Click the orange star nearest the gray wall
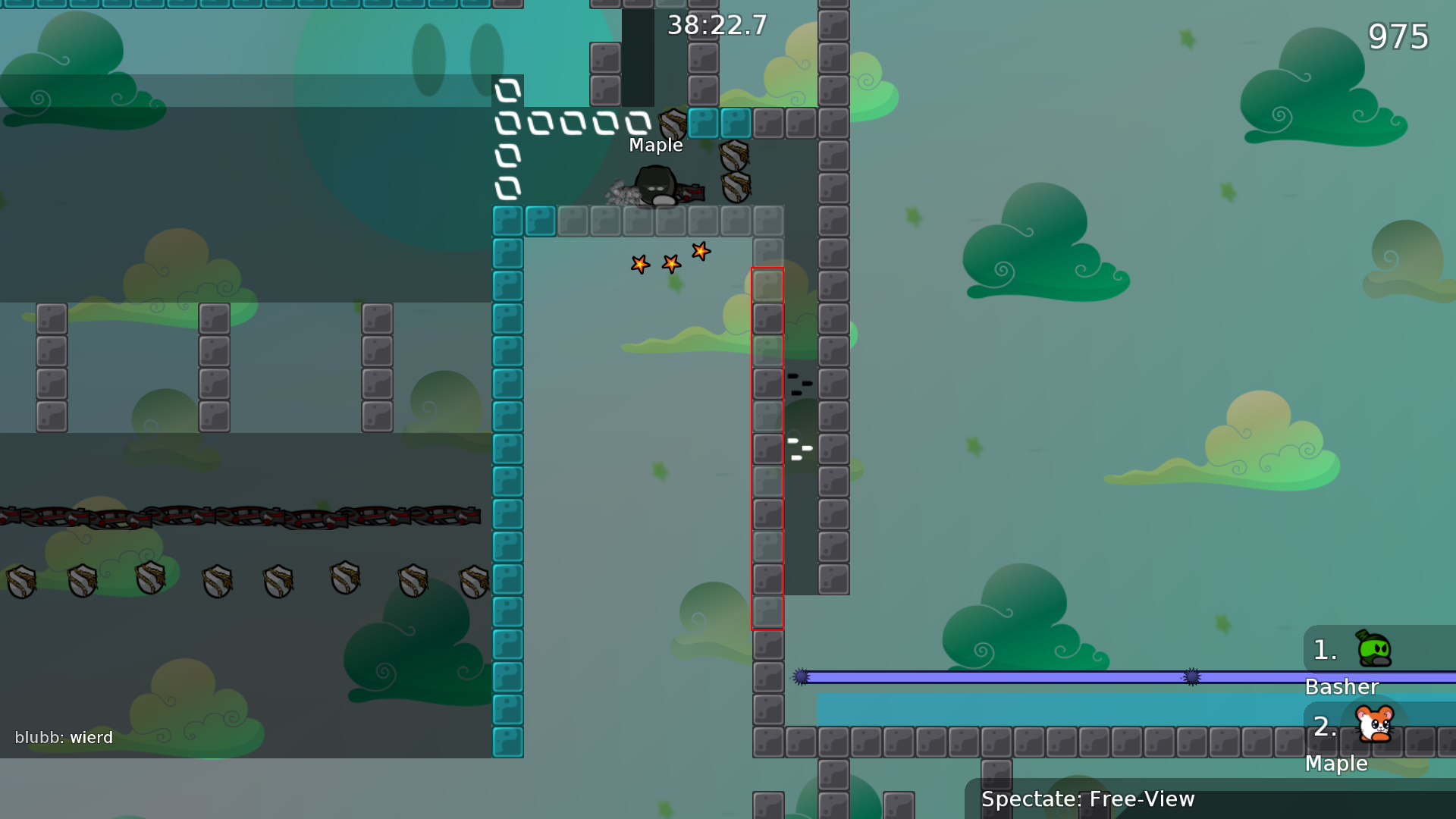Screen dimensions: 1456x819 (699, 253)
